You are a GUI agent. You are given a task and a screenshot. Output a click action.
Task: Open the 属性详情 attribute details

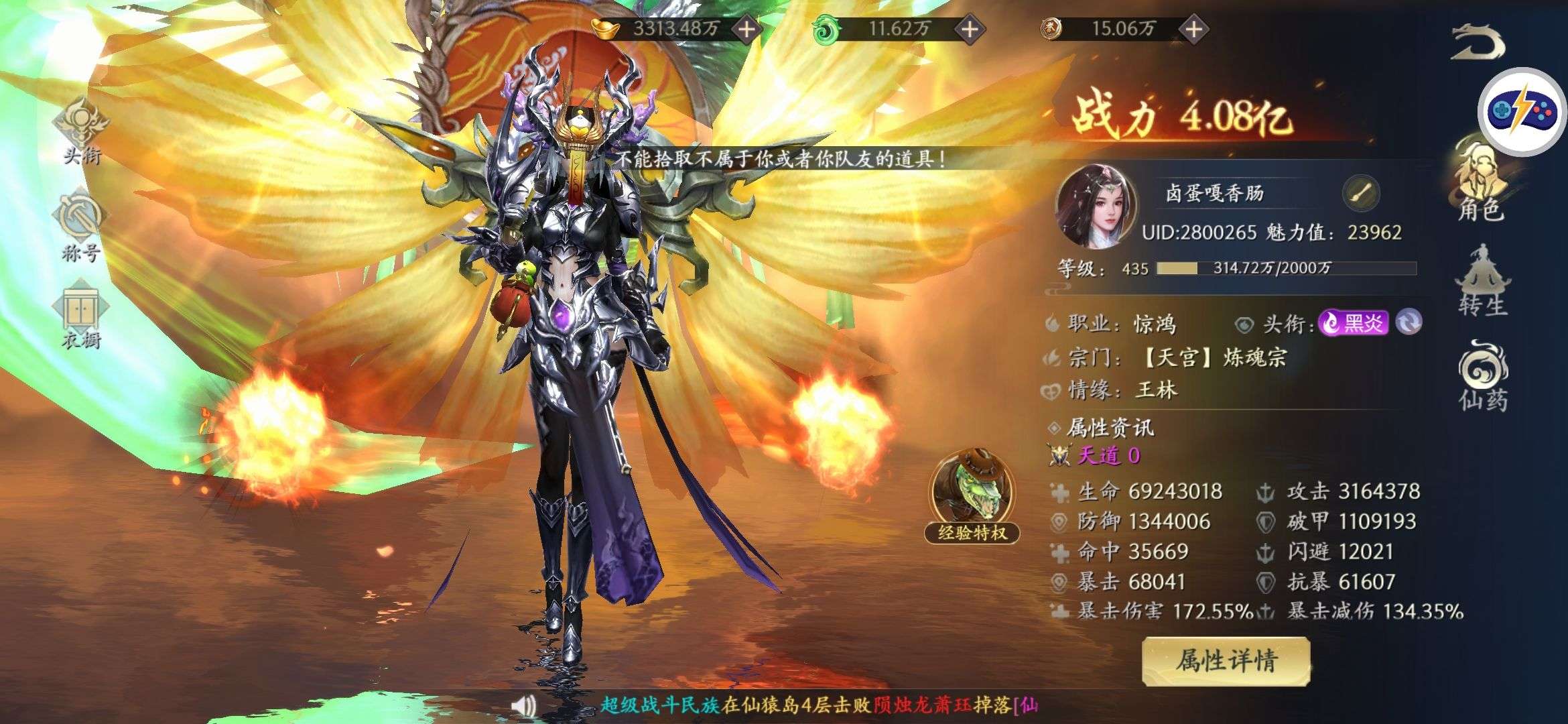tap(1226, 661)
